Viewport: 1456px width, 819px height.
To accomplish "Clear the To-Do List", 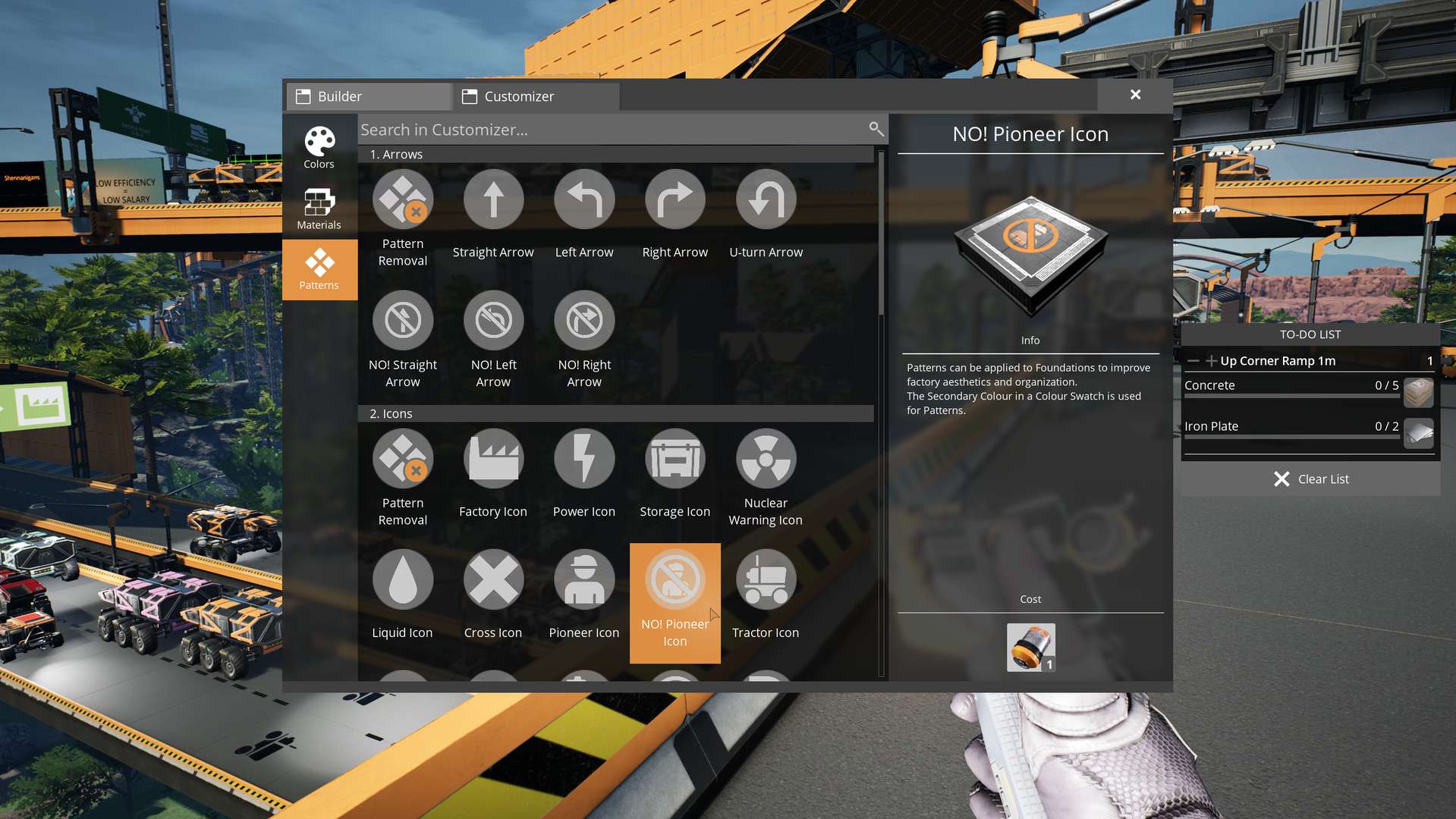I will coord(1310,479).
